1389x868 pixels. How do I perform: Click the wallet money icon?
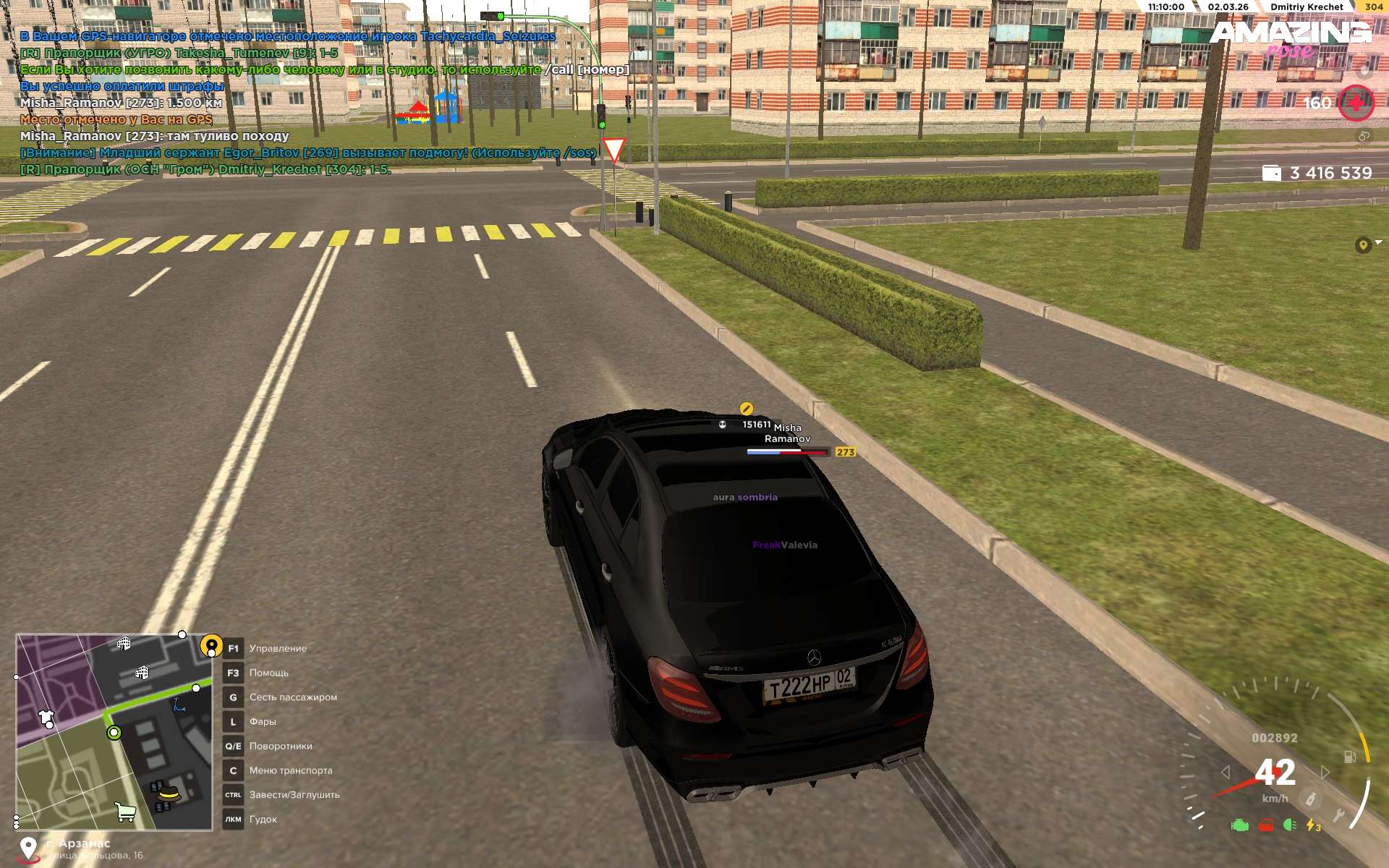[1271, 173]
